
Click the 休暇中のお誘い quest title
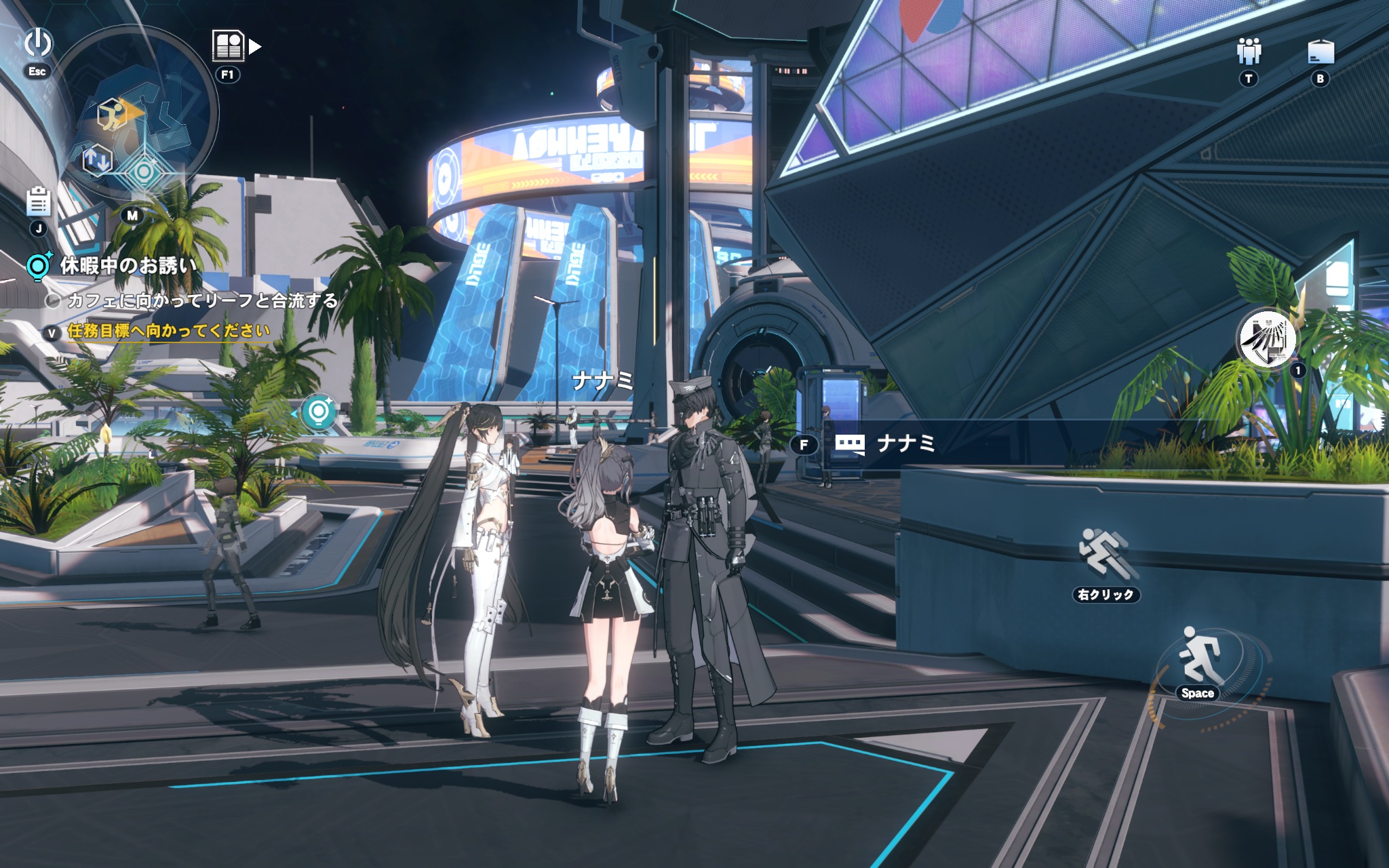(x=129, y=265)
